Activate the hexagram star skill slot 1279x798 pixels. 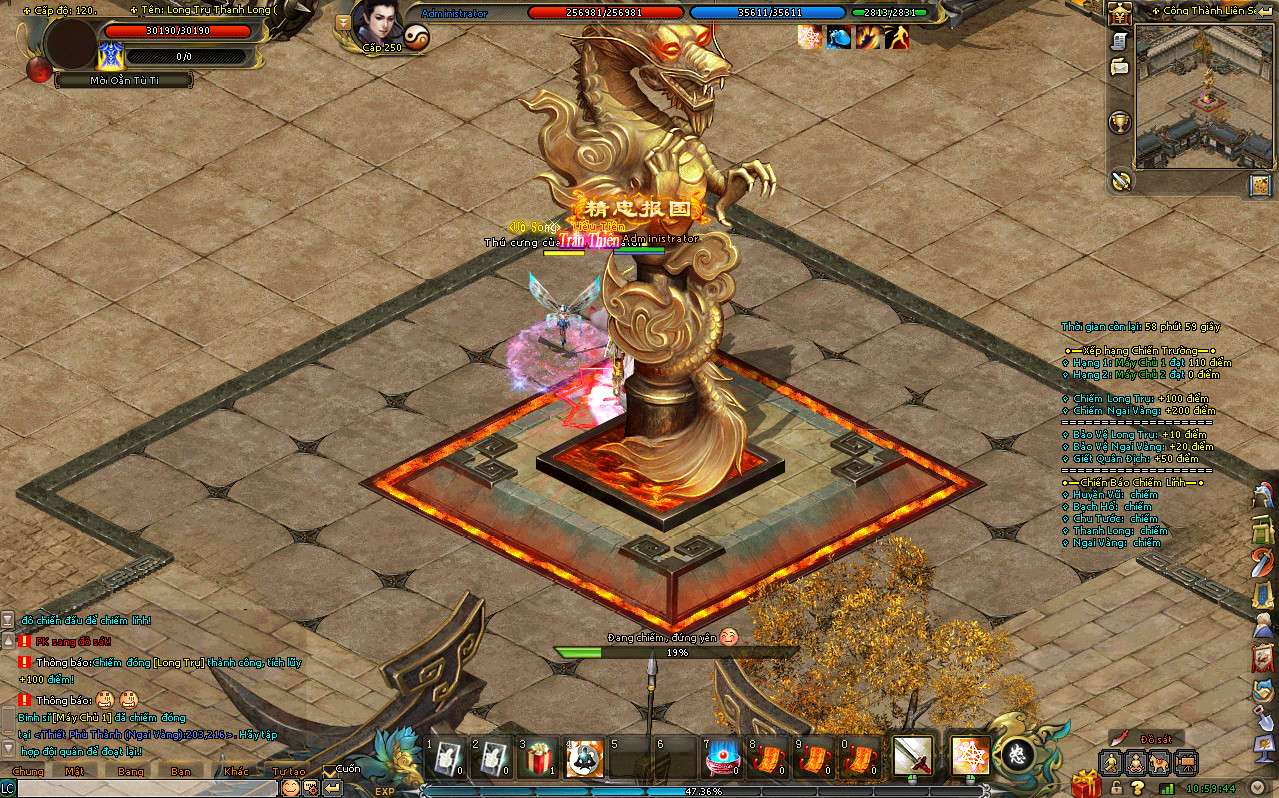[x=970, y=757]
